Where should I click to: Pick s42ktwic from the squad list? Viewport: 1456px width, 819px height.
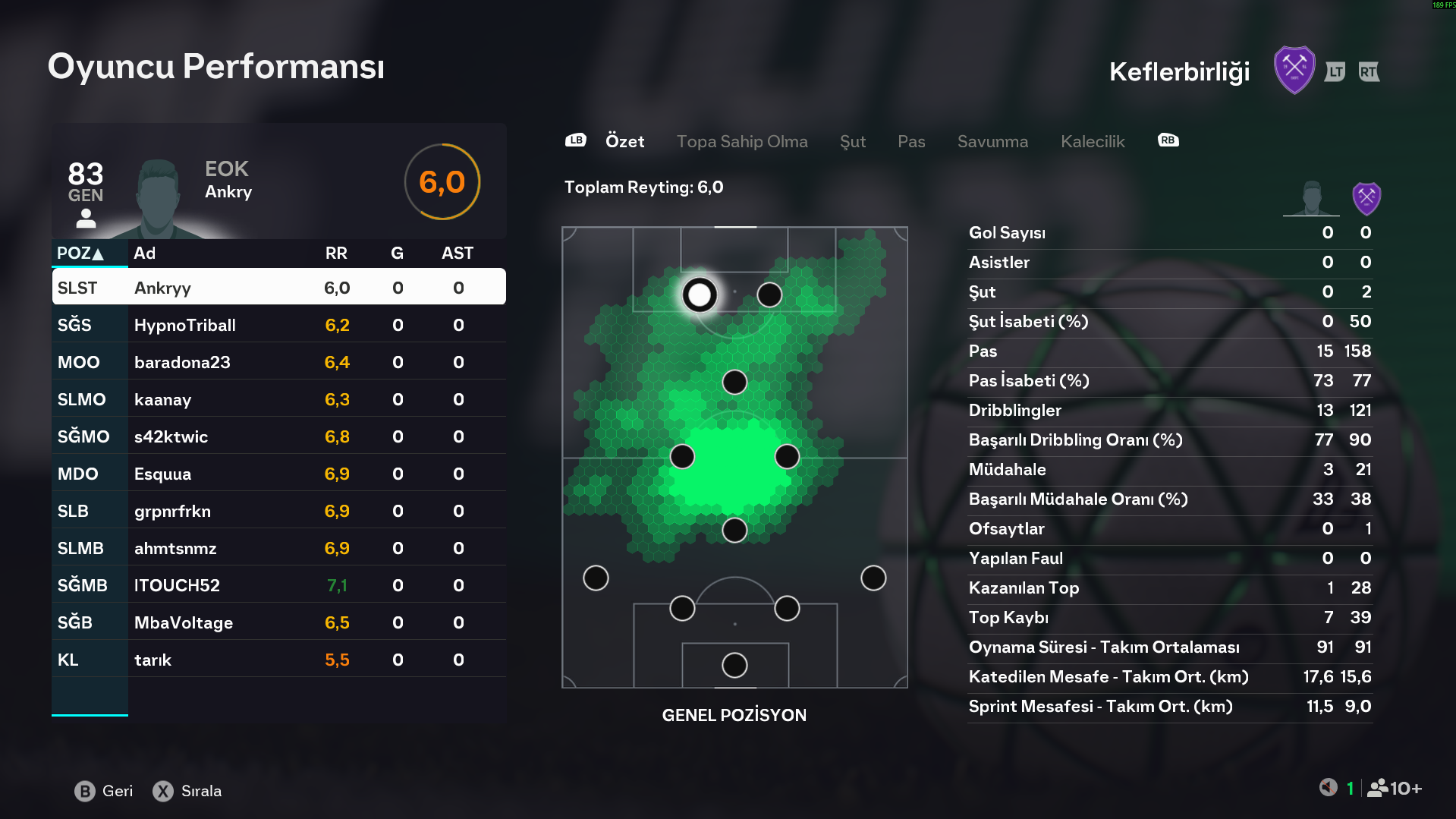(x=278, y=436)
